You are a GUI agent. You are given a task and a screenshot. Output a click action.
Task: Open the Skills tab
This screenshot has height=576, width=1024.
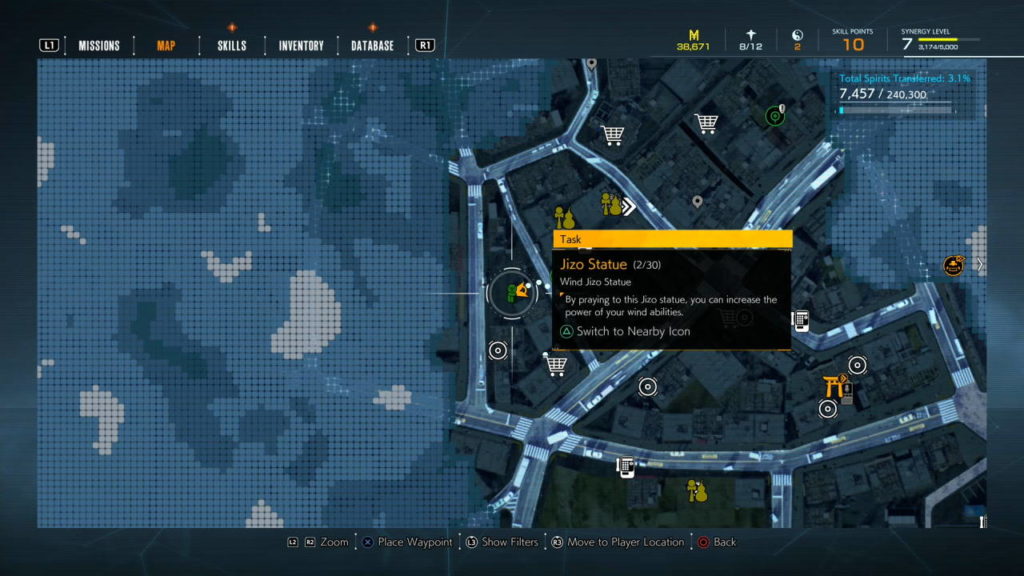(232, 45)
